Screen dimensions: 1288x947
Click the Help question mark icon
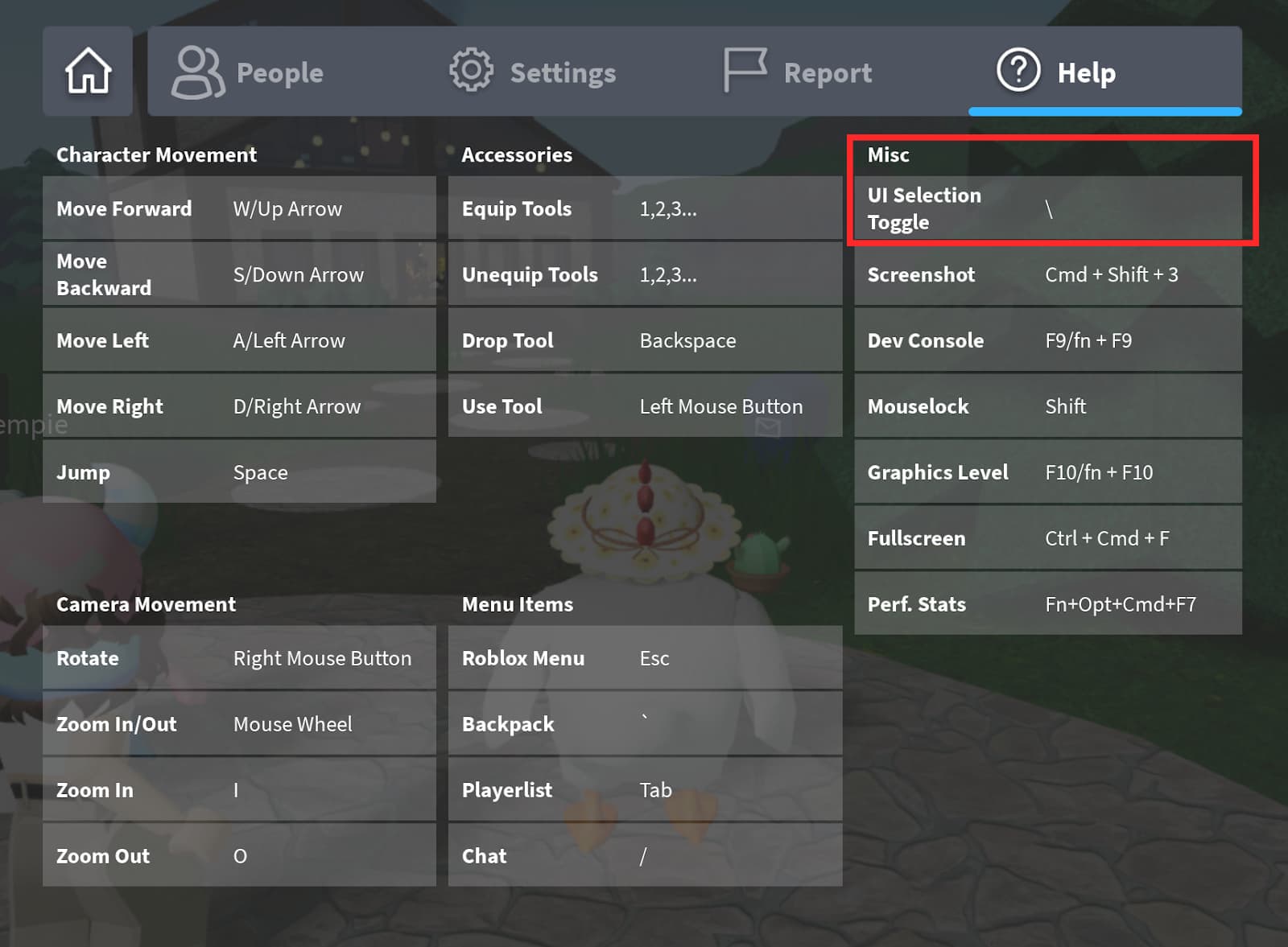click(x=1018, y=71)
